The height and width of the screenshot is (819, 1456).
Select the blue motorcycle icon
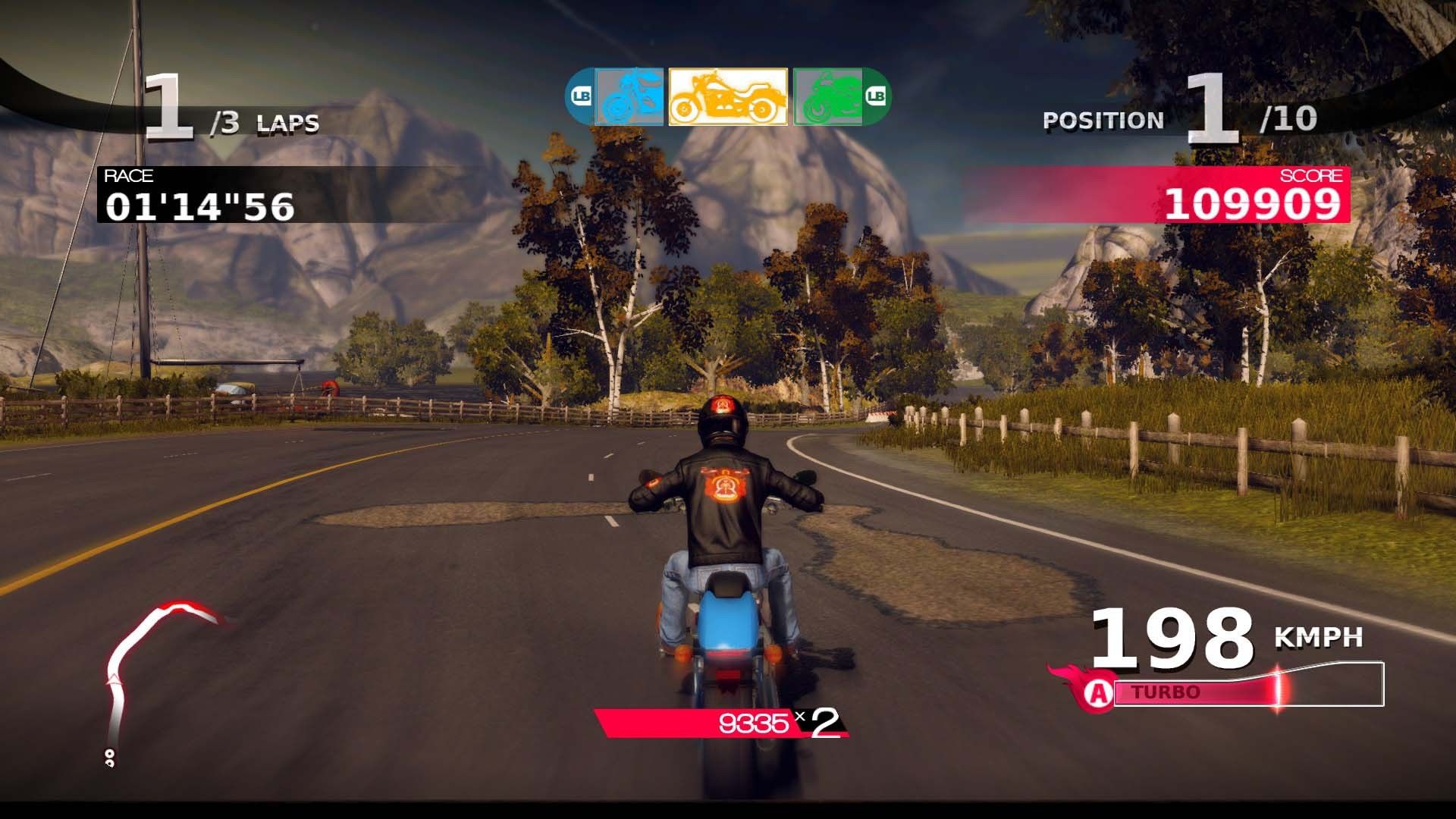[x=629, y=96]
